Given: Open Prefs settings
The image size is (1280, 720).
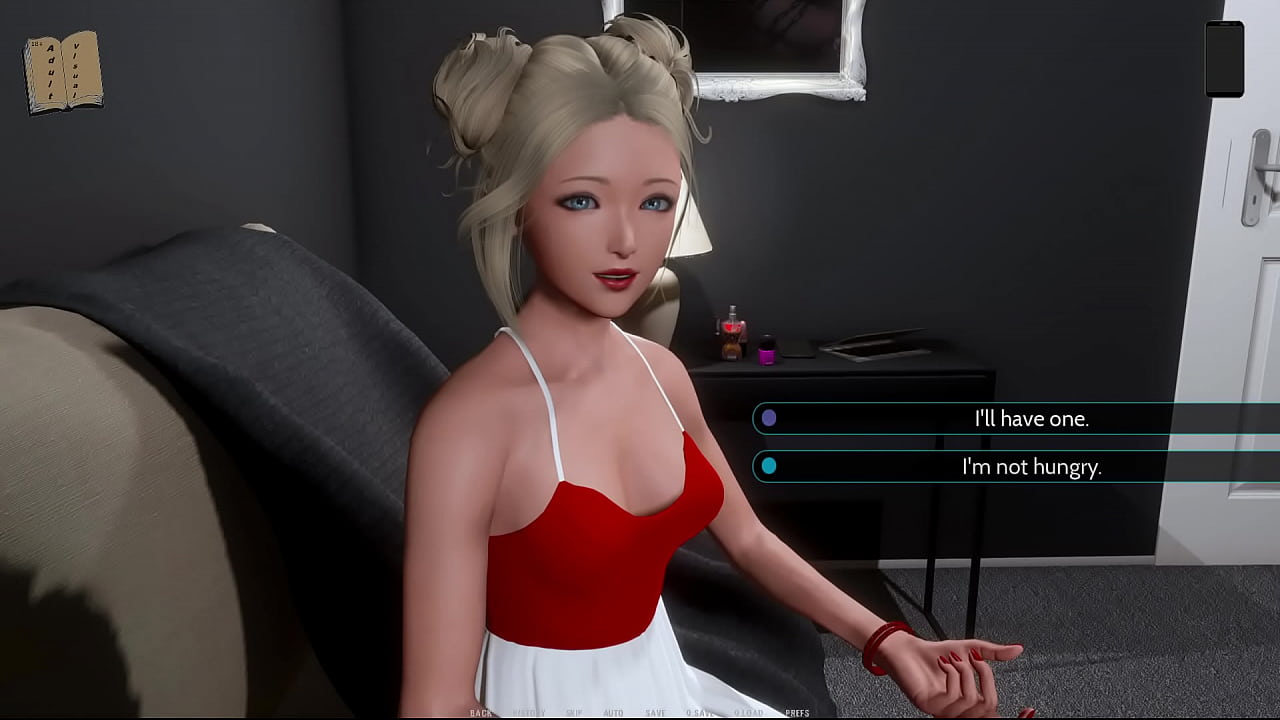Looking at the screenshot, I should (798, 713).
